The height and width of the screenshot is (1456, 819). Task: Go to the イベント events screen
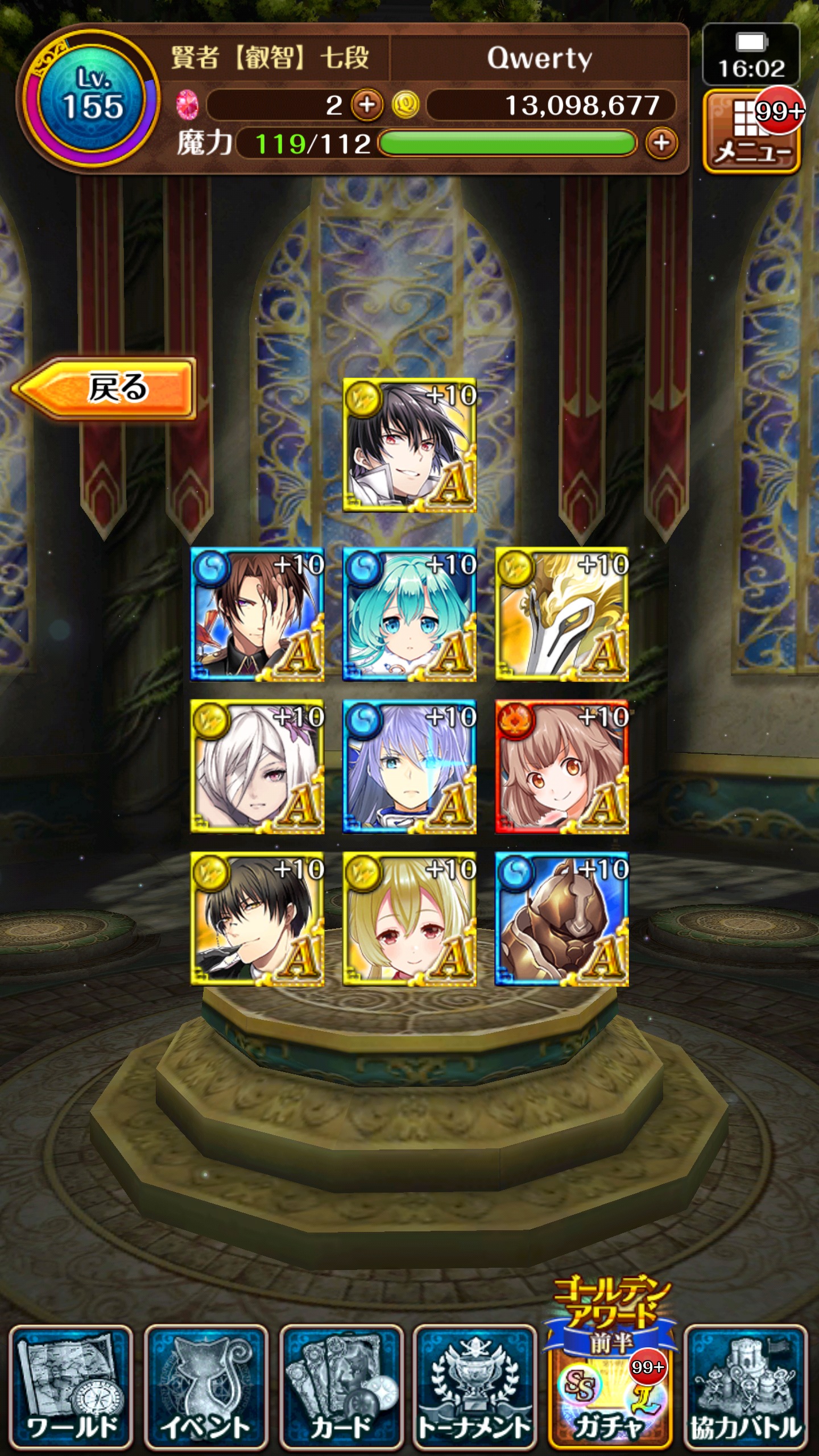click(206, 1388)
